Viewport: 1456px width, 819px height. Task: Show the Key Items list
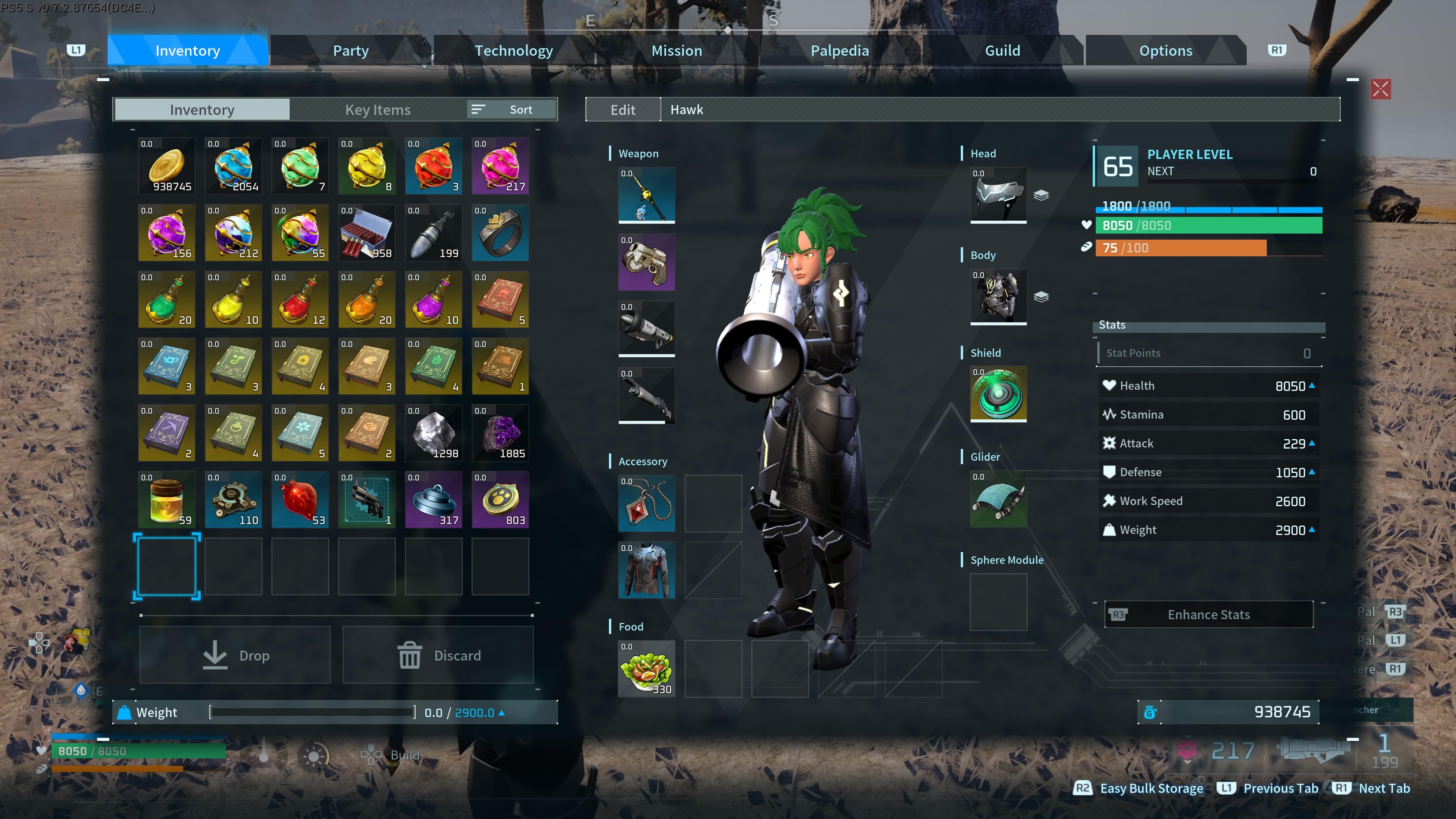pyautogui.click(x=378, y=110)
